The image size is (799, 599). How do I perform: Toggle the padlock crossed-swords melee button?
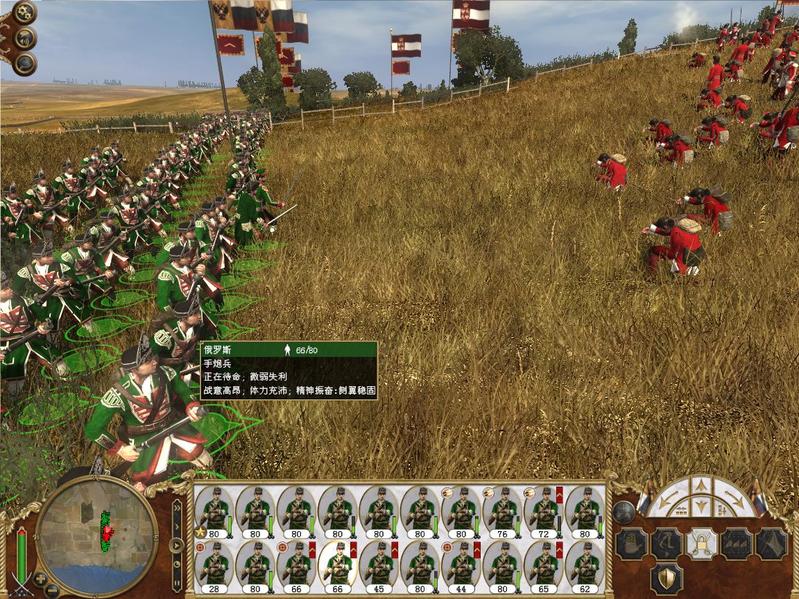click(700, 544)
